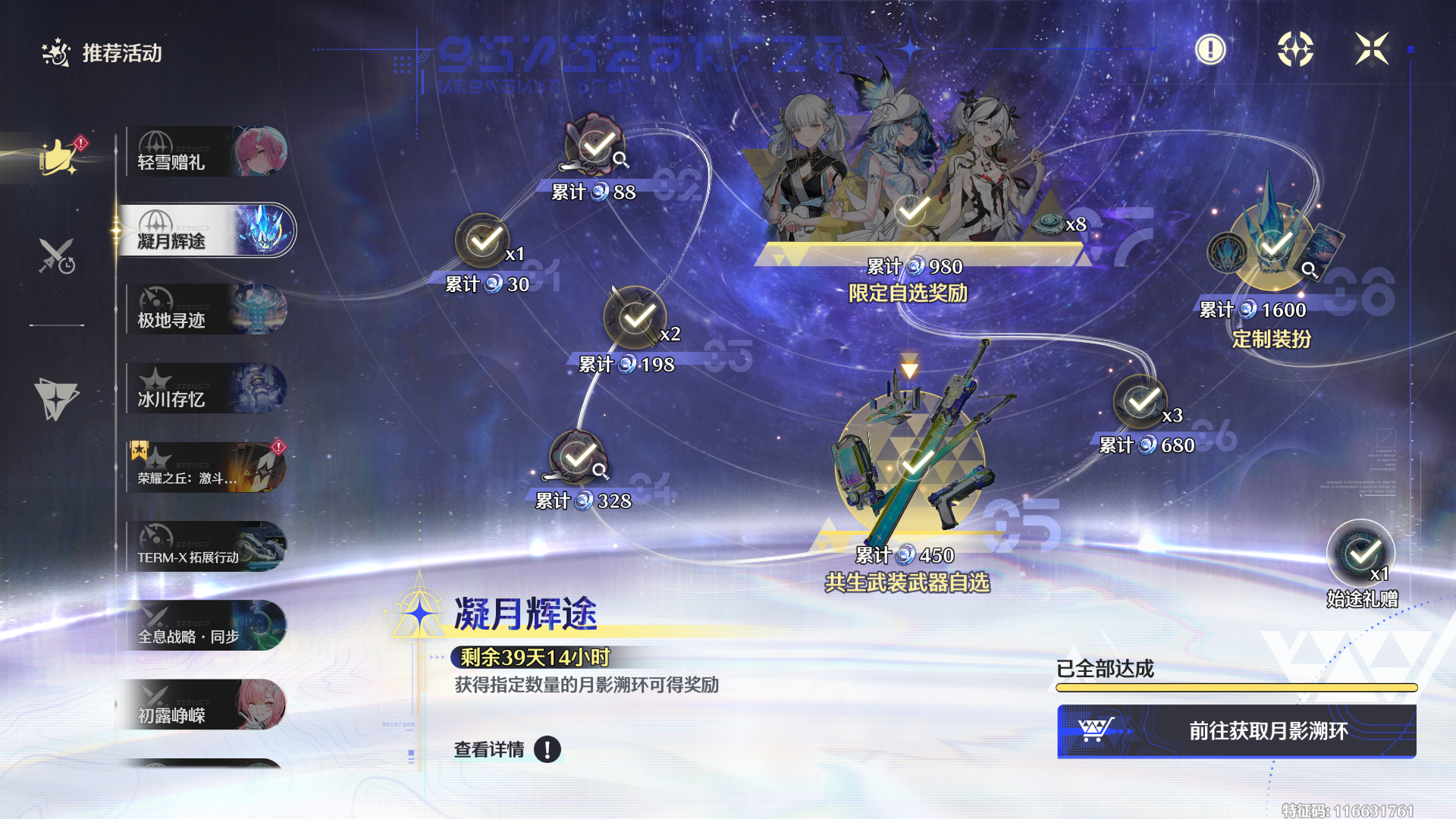Open the fox-mask star category icon
The width and height of the screenshot is (1456, 819).
tap(56, 399)
